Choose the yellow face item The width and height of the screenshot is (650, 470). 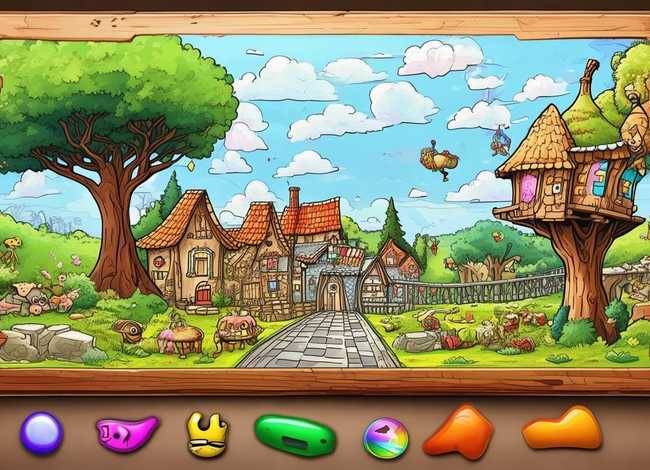207,434
